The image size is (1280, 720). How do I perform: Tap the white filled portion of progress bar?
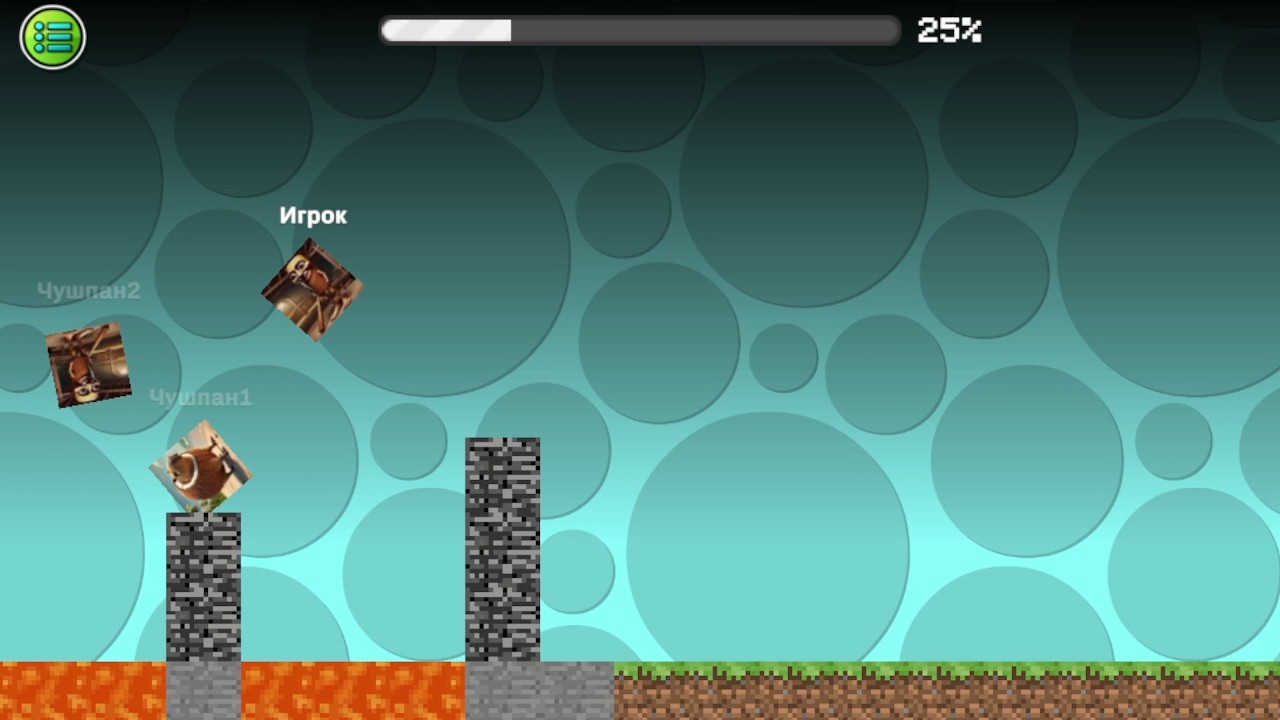point(445,30)
